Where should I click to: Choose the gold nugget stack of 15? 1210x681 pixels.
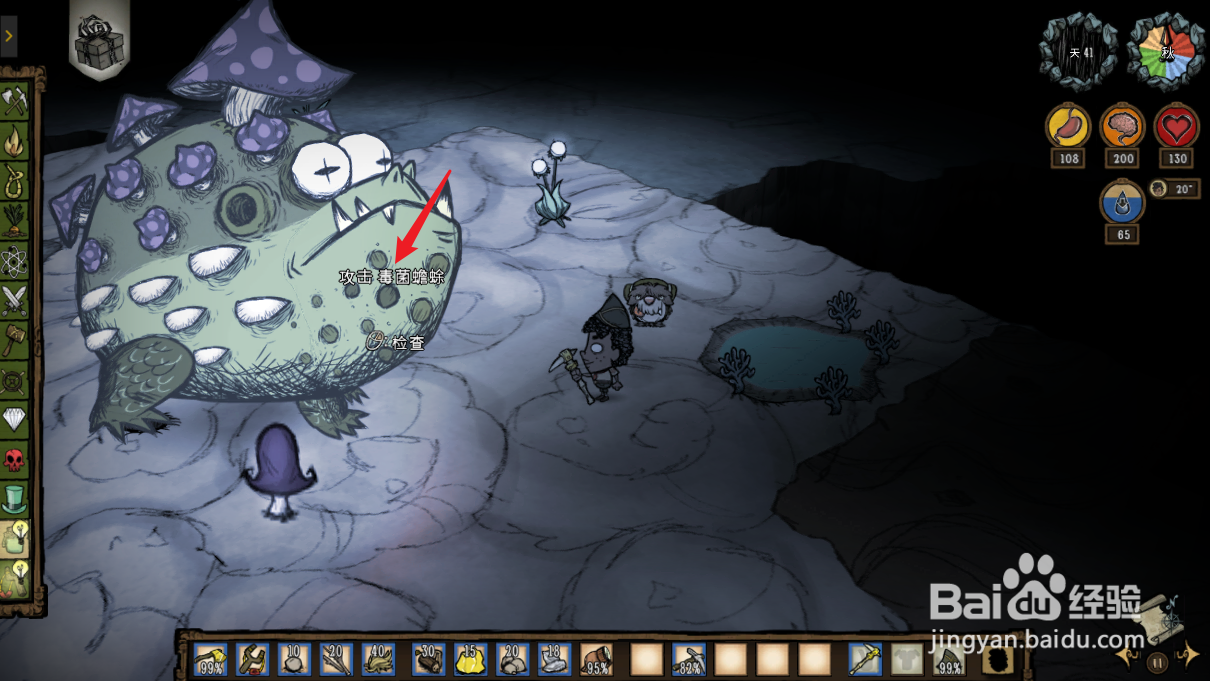[471, 659]
